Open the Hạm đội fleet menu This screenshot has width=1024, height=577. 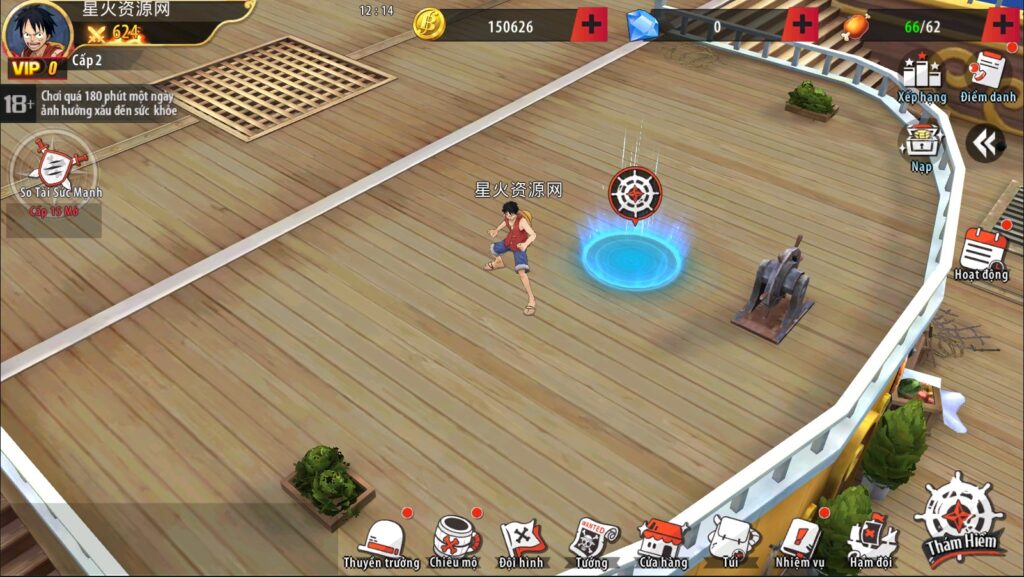[x=868, y=543]
